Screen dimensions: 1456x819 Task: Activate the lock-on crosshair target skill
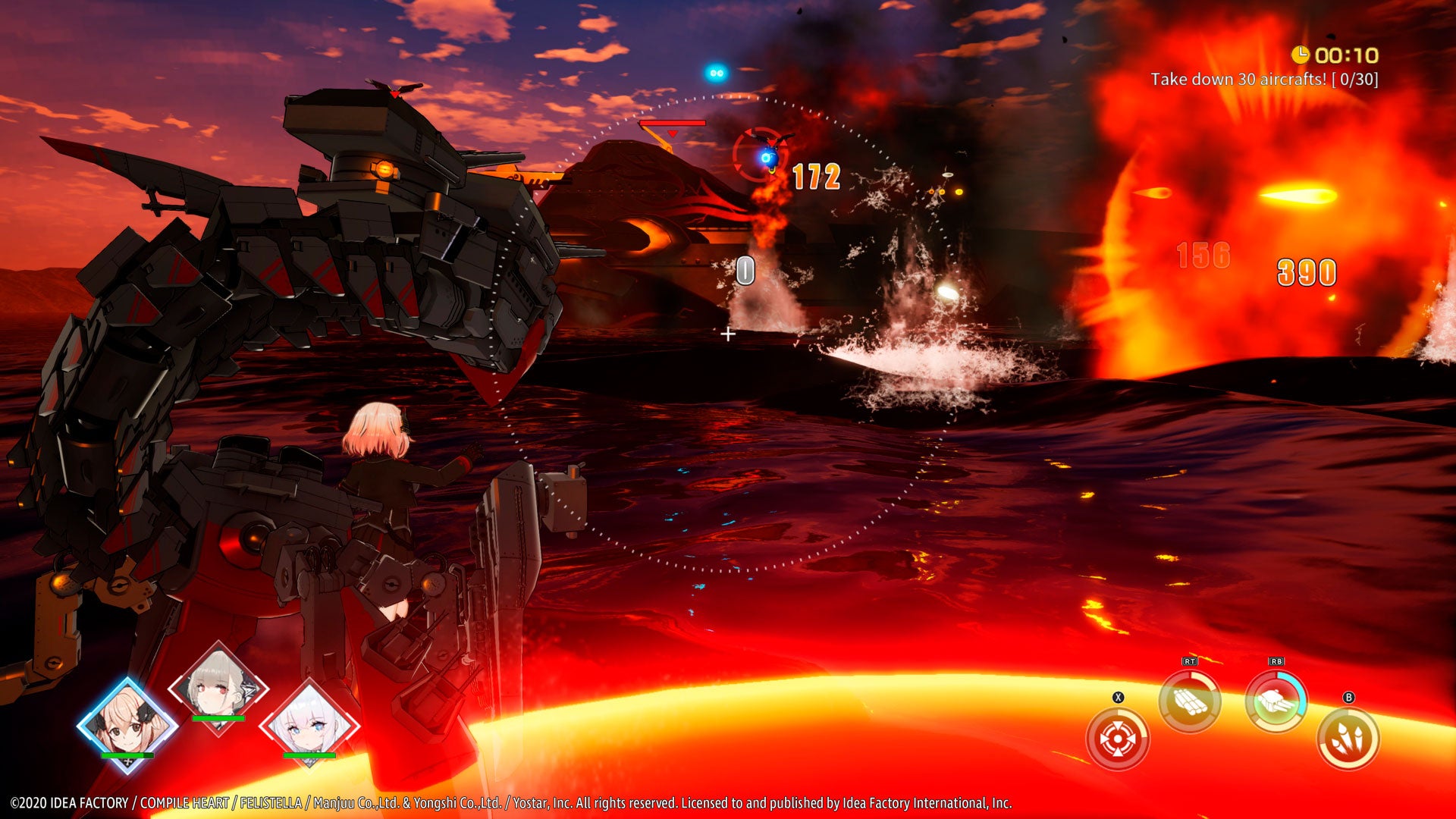click(1117, 739)
